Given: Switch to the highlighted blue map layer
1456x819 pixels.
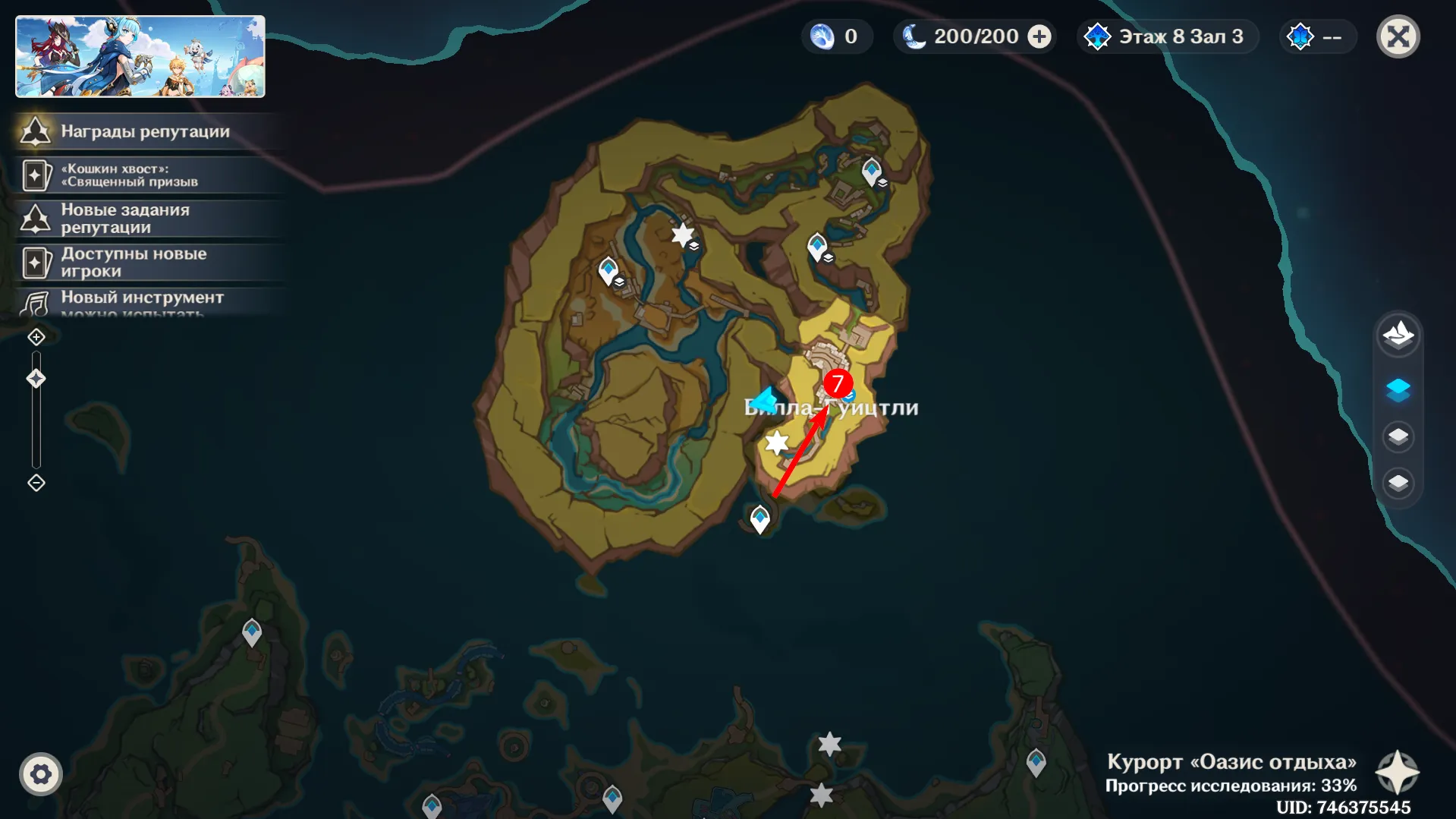Looking at the screenshot, I should coord(1399,389).
